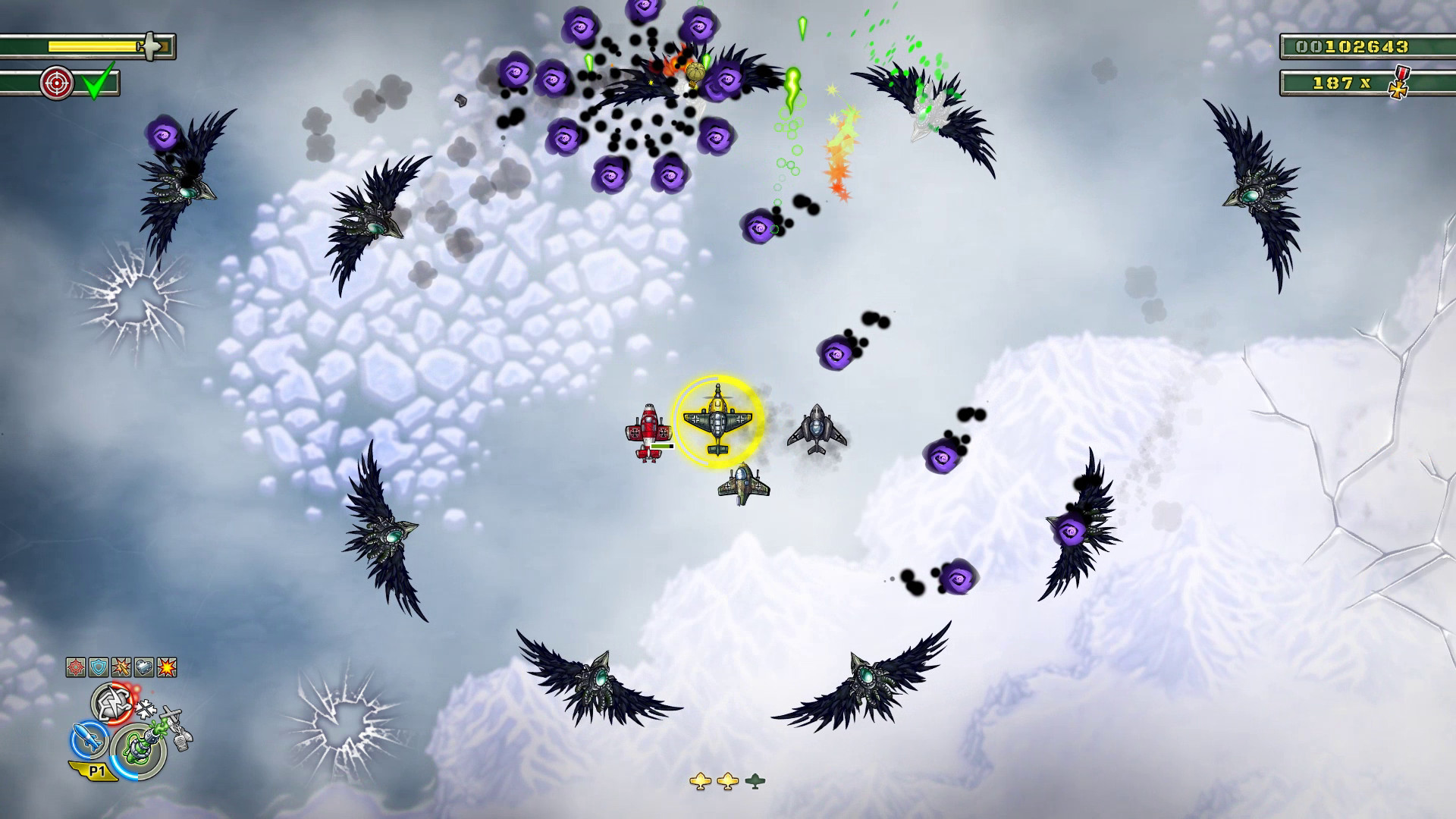Click the 187x combo multiplier counter
Image resolution: width=1456 pixels, height=819 pixels.
[1342, 83]
